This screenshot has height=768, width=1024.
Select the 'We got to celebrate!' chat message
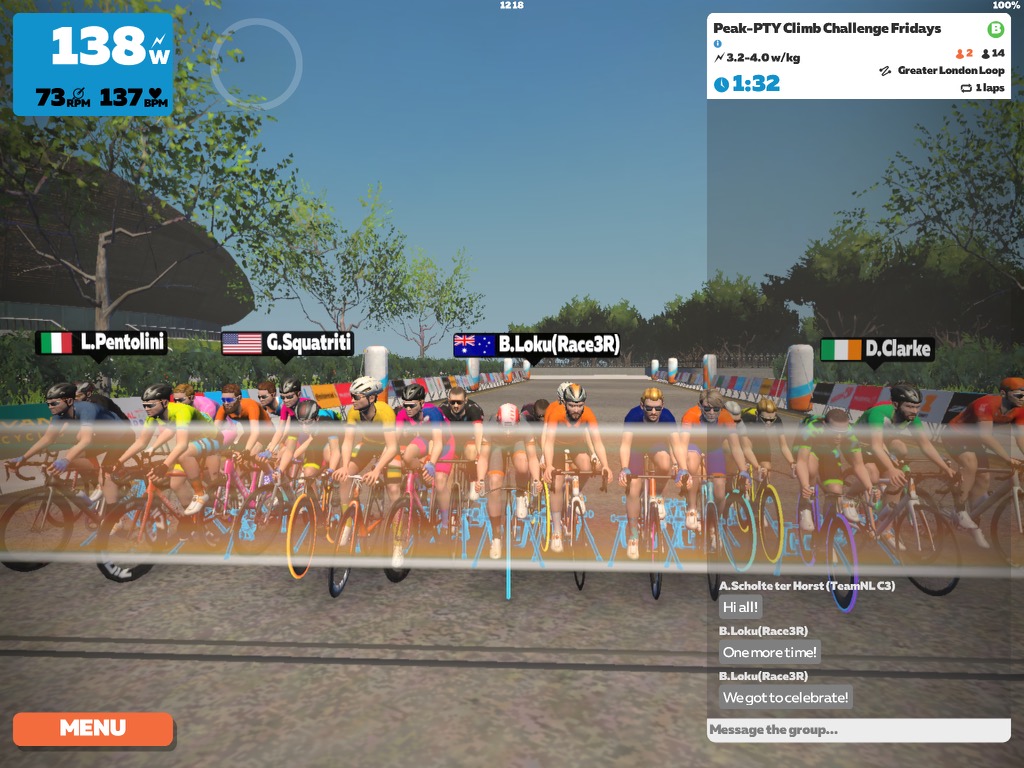[786, 697]
